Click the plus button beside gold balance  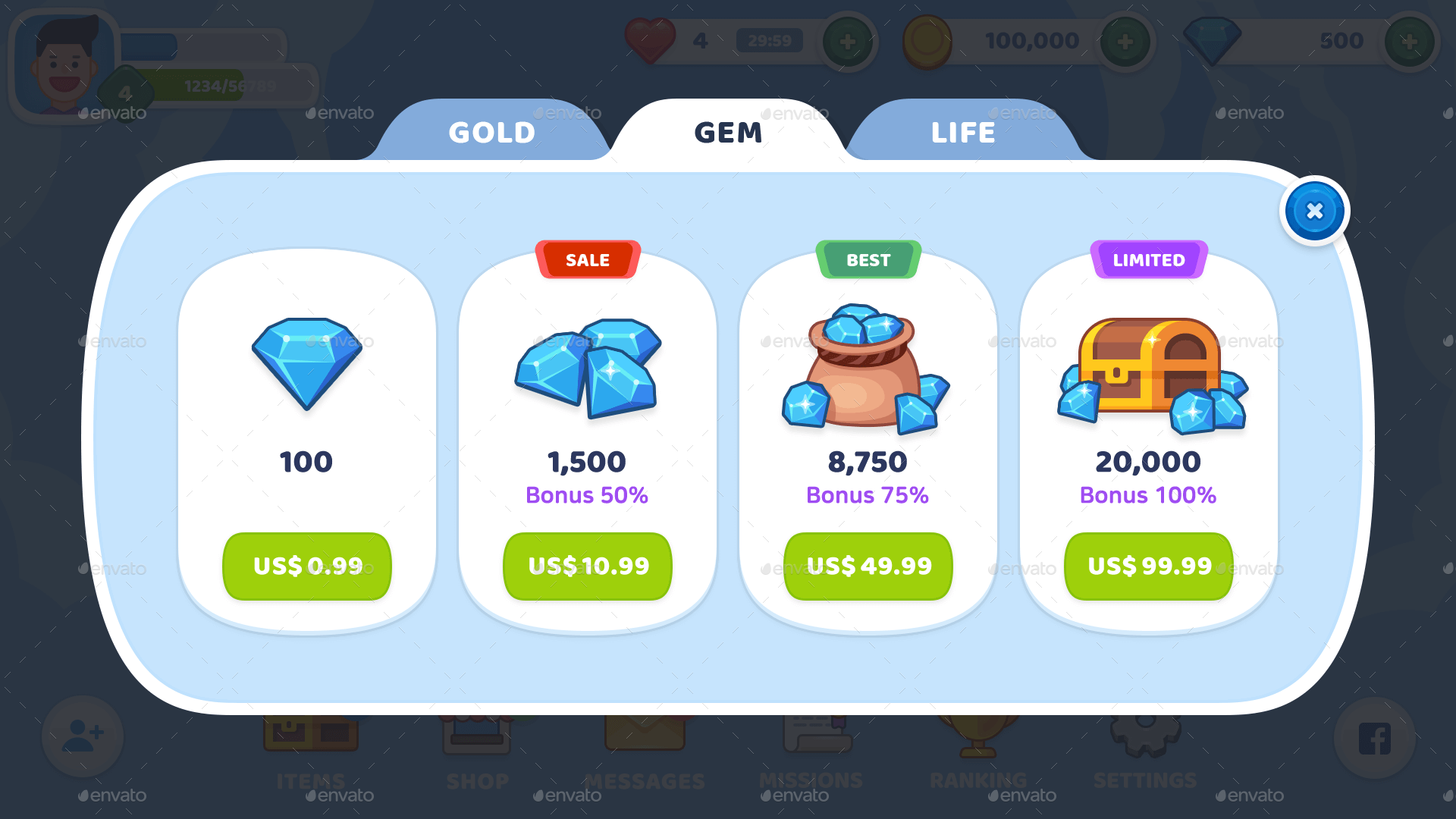pos(1126,41)
